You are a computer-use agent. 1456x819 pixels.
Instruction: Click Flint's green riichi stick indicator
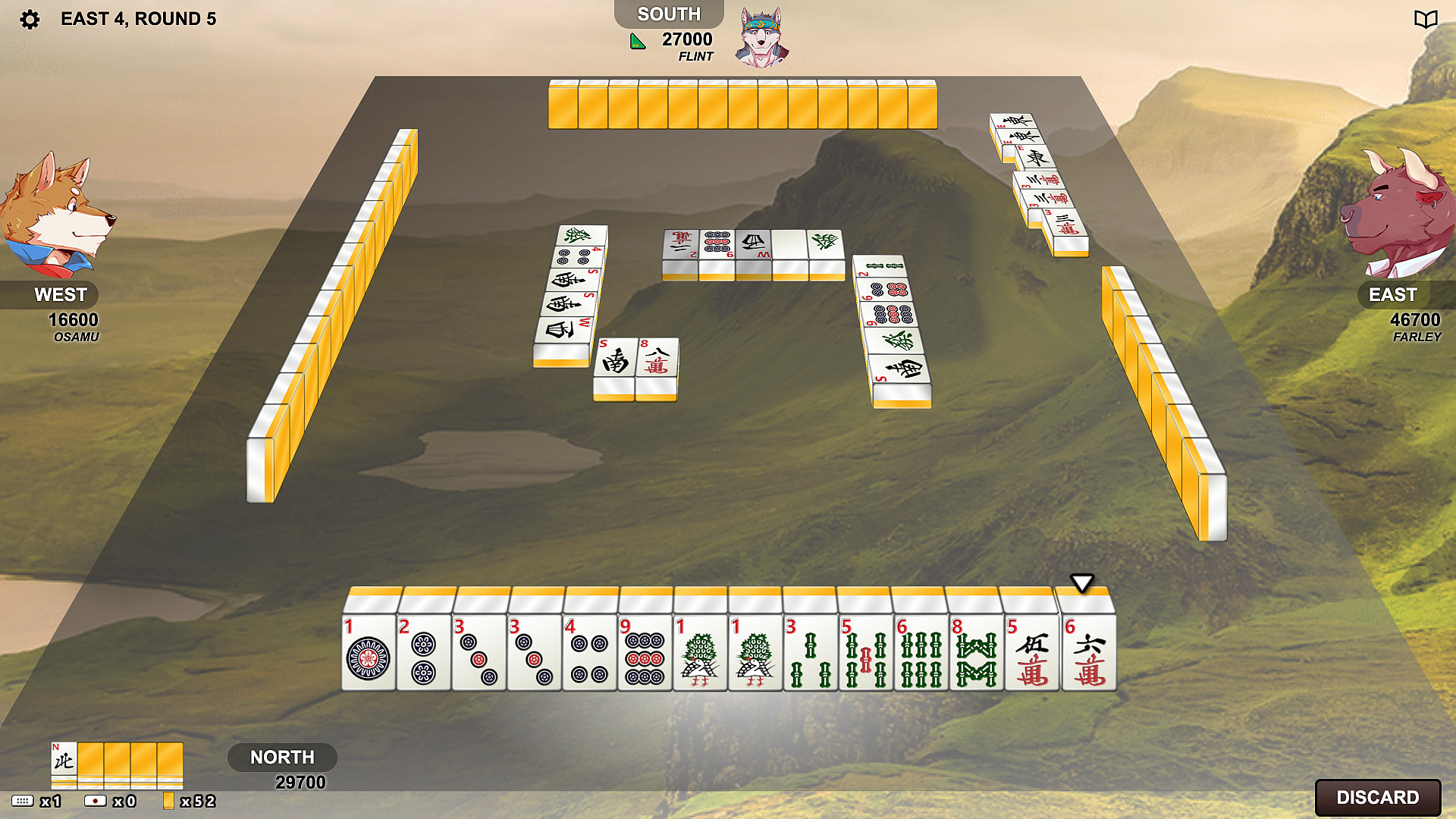635,42
